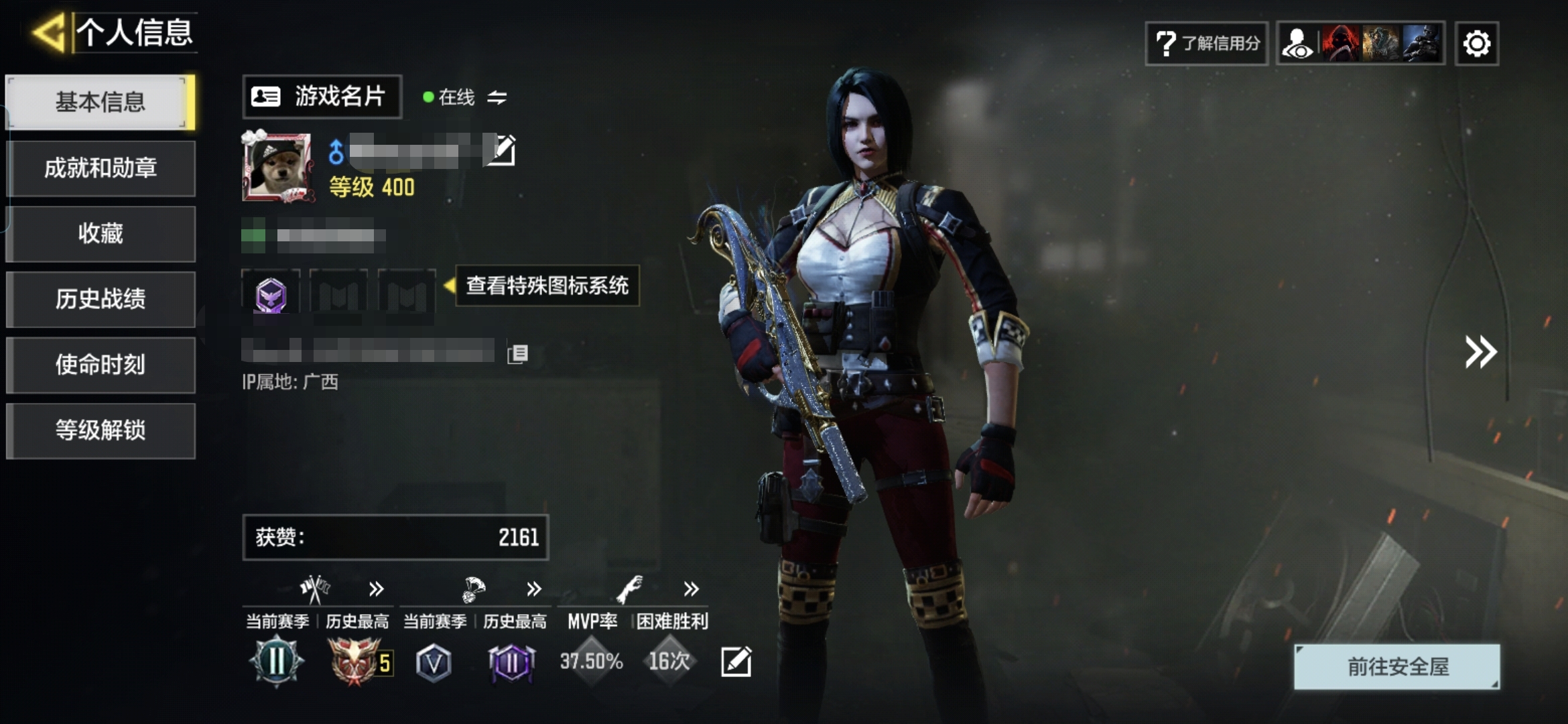Switch to the 成就和勋章 tab

coord(101,168)
